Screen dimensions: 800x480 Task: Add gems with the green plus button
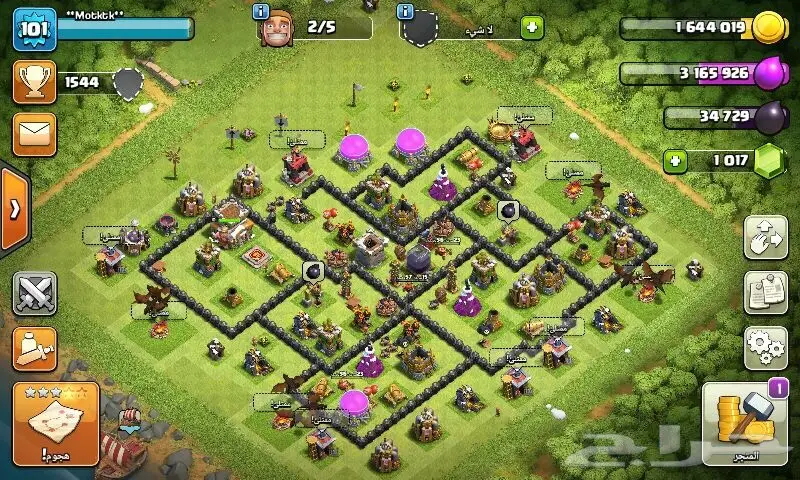pyautogui.click(x=676, y=160)
